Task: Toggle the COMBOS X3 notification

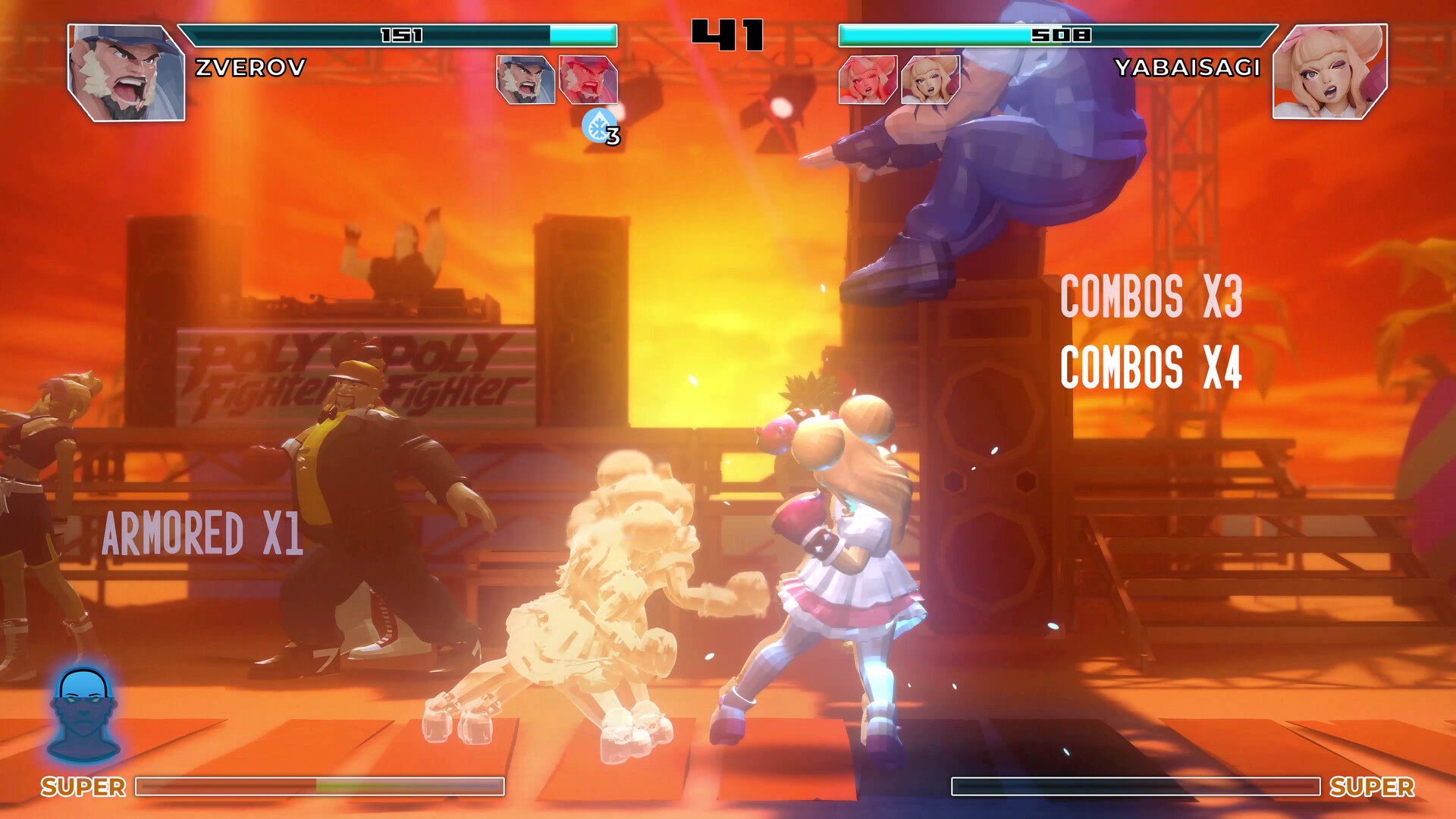Action: pos(1152,297)
